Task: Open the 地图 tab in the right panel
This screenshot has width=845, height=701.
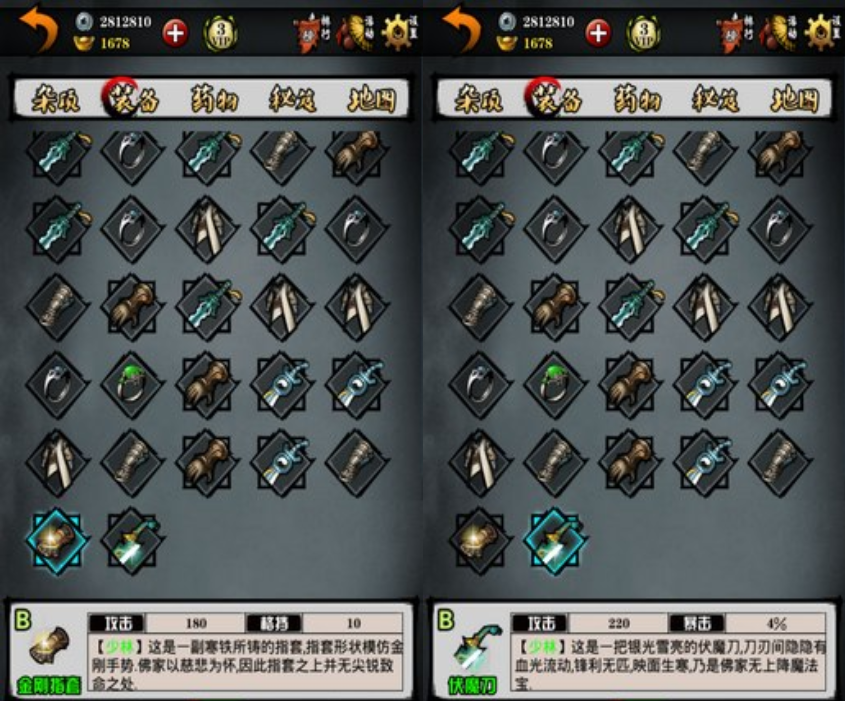Action: [x=793, y=100]
